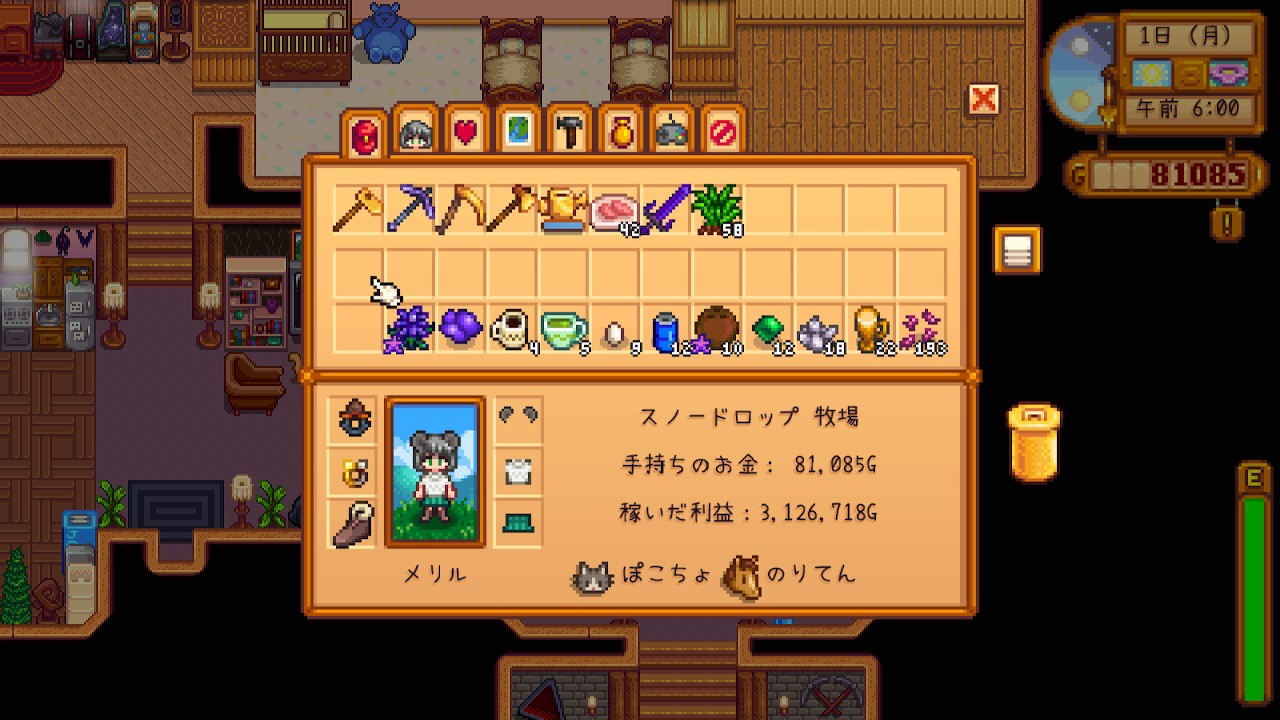This screenshot has height=720, width=1280.
Task: Select the equipped boots slot
Action: pos(352,523)
